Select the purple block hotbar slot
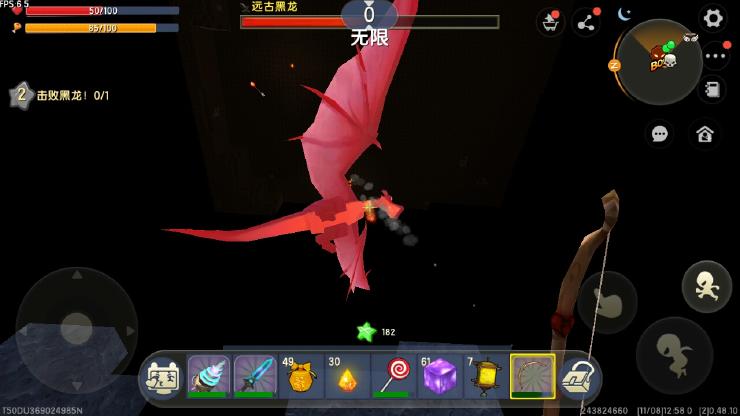Image resolution: width=740 pixels, height=416 pixels. tap(439, 377)
